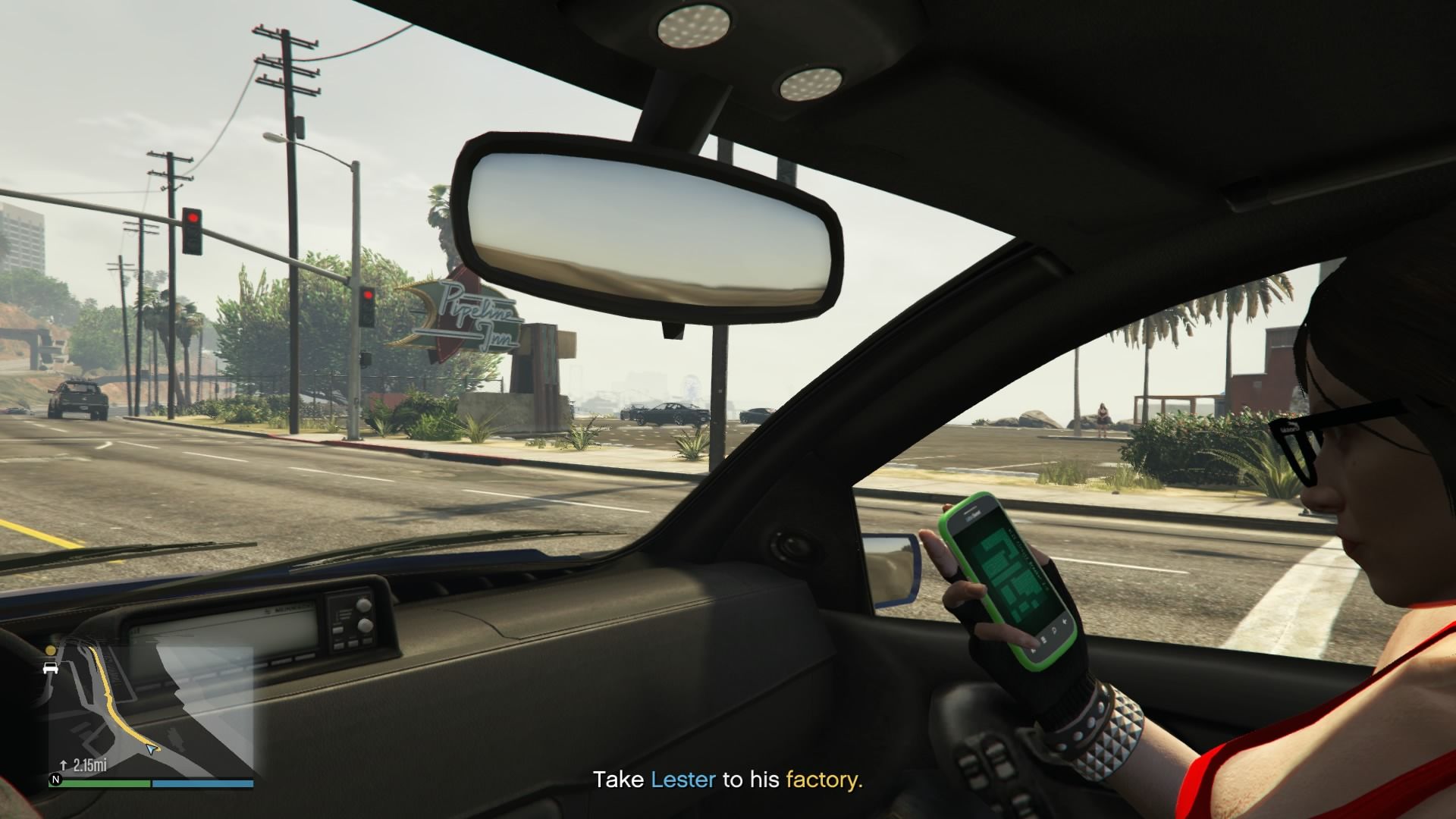The width and height of the screenshot is (1456, 819).
Task: Select the player arrow marker on the minimap
Action: coord(151,749)
